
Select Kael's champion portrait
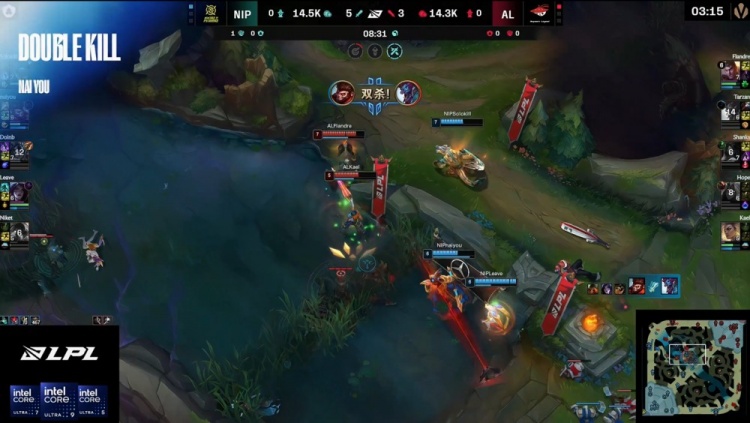(x=731, y=232)
